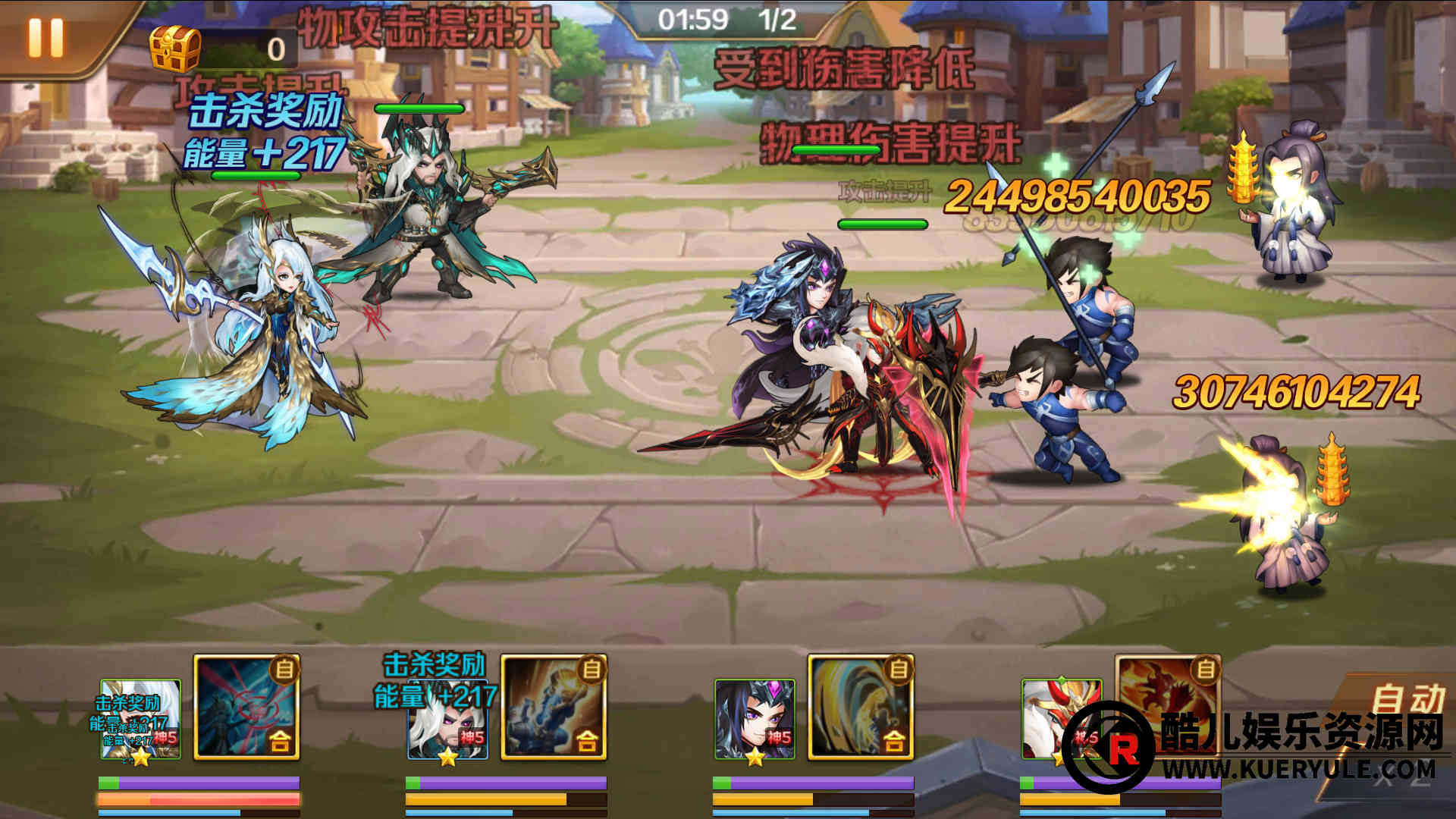Select the white-haired female hero portrait

[141, 719]
